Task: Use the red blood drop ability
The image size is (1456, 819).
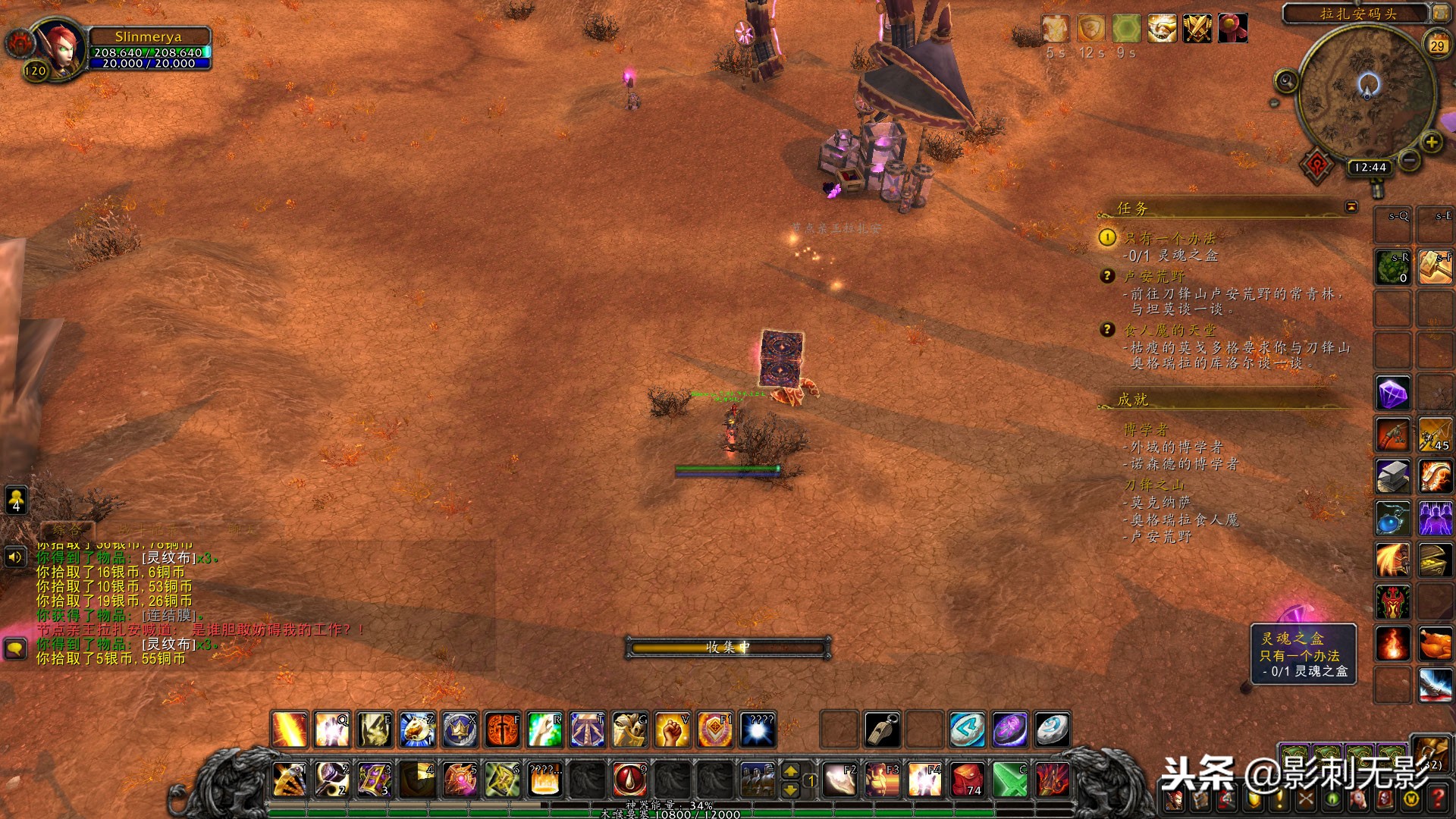Action: 629,780
